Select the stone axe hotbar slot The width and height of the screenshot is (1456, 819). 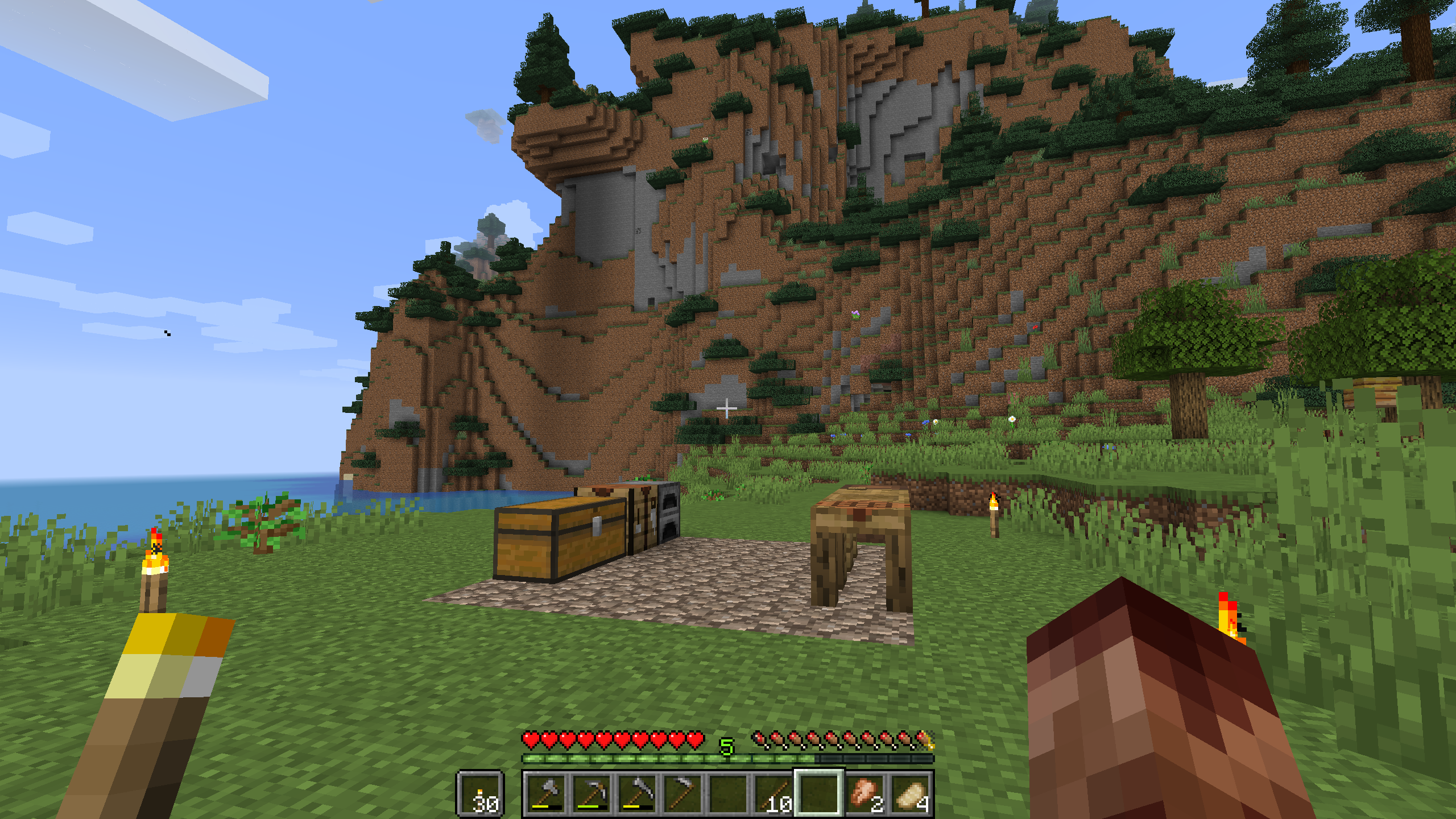click(547, 793)
